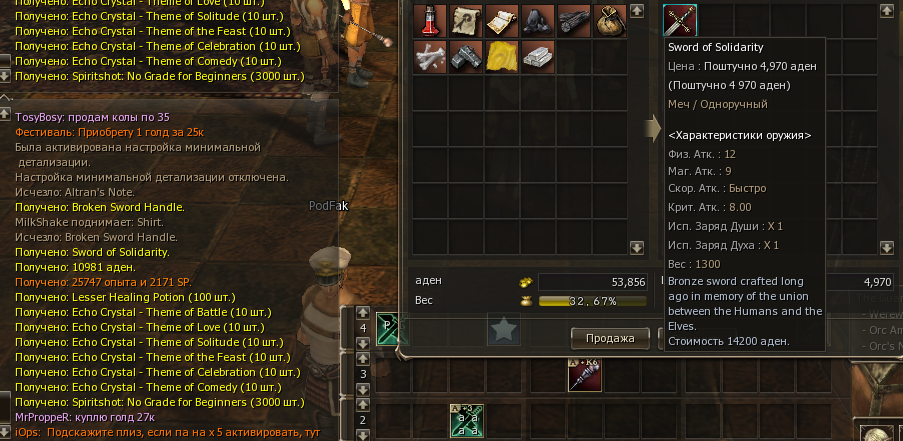The image size is (903, 441).
Task: Click the inventory list scroll-up arrow
Action: pyautogui.click(x=637, y=11)
